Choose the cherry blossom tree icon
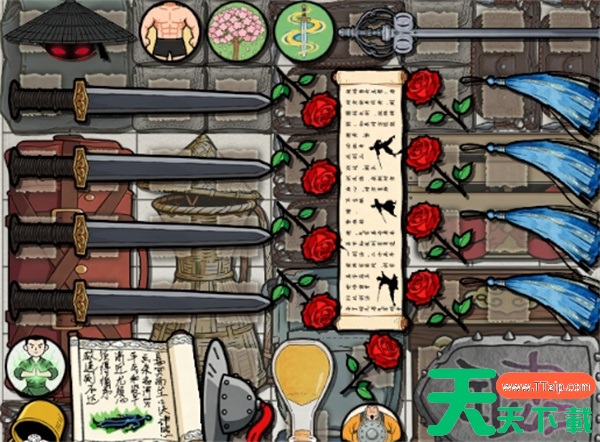Viewport: 600px width, 442px height. coord(237,29)
